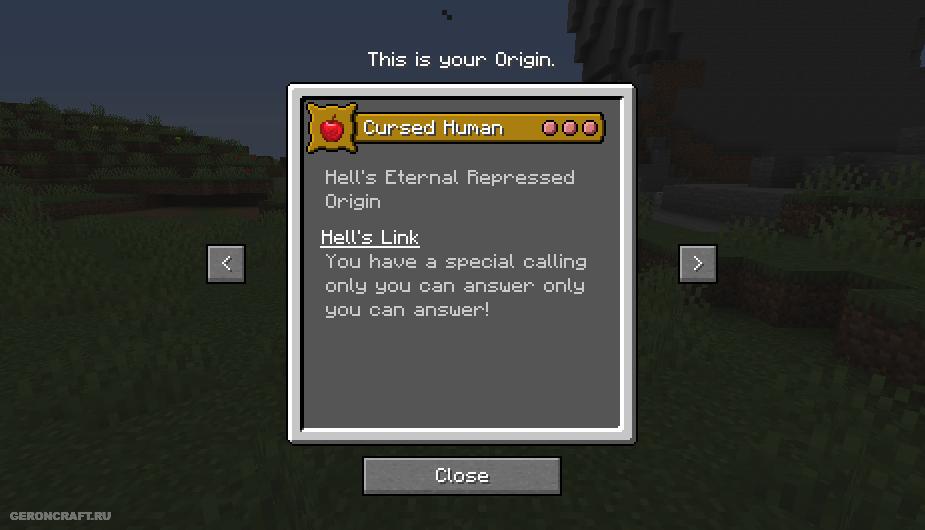Click the Cursed Human apple icon

click(330, 128)
